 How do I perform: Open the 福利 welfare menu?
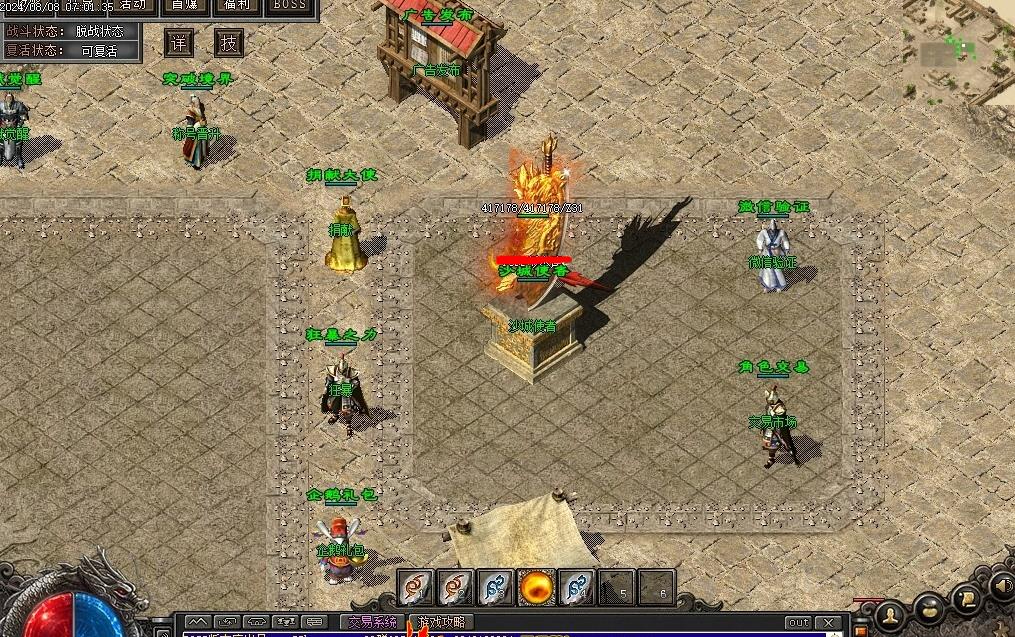pyautogui.click(x=236, y=5)
